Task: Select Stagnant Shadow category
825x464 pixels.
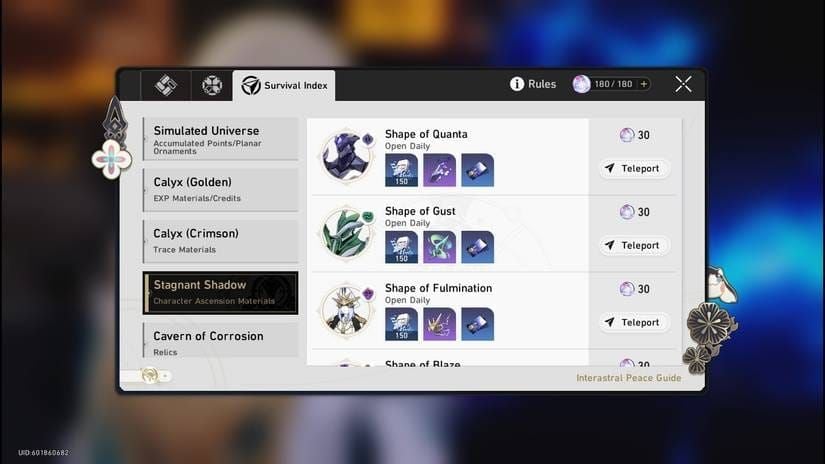Action: [220, 292]
